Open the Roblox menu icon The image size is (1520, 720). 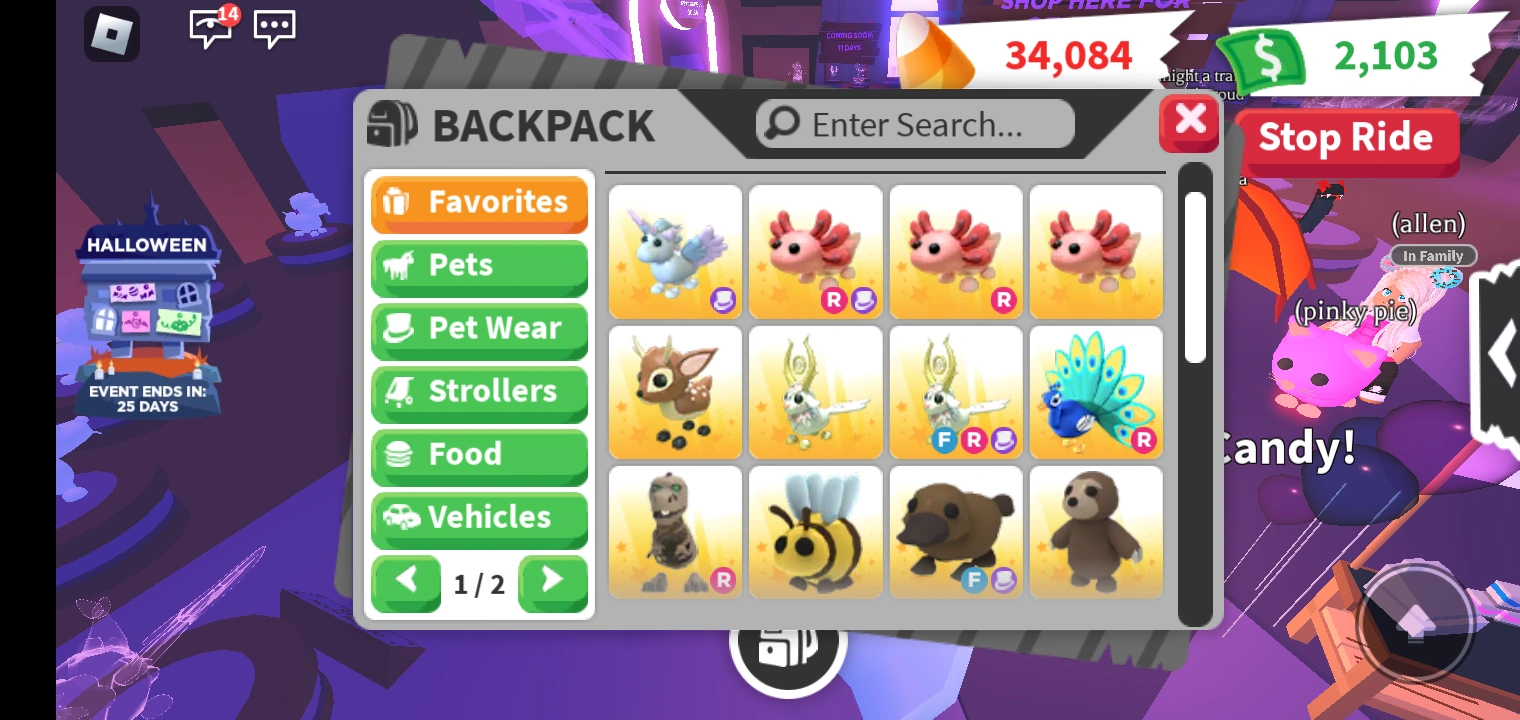coord(111,33)
